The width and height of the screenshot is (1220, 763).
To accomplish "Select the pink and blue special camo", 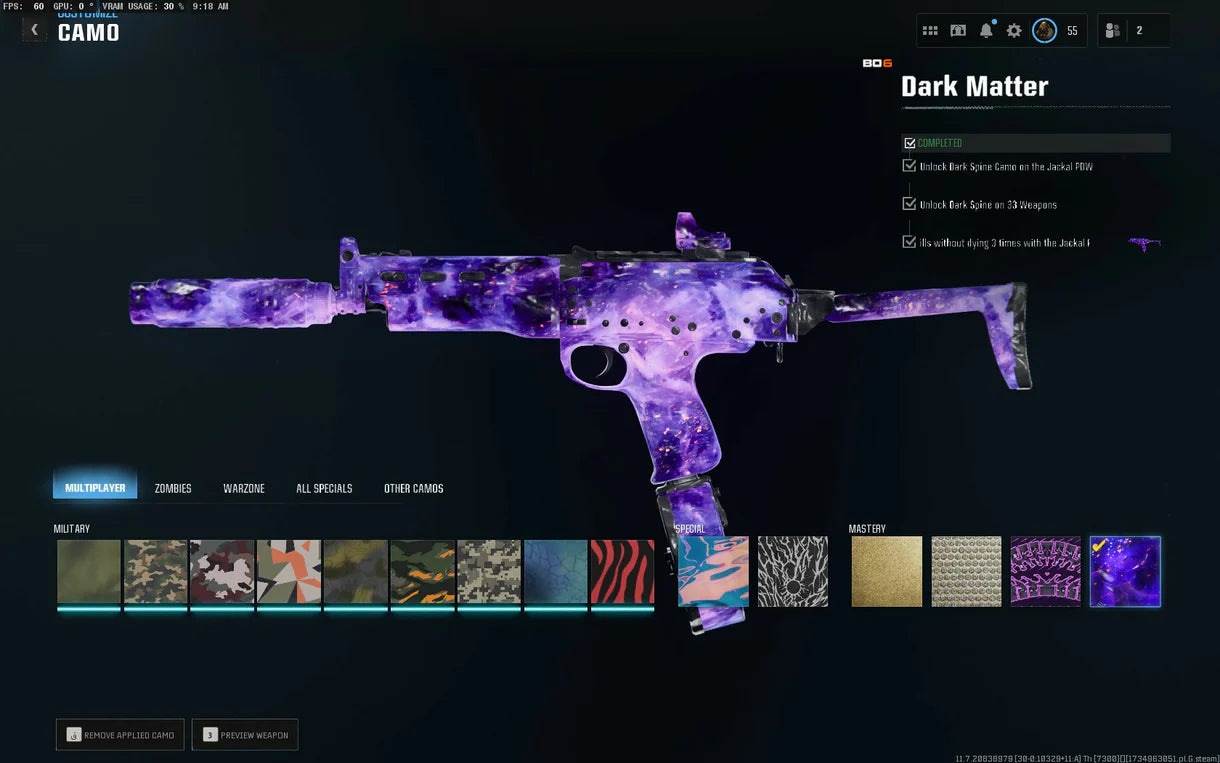I will click(713, 572).
